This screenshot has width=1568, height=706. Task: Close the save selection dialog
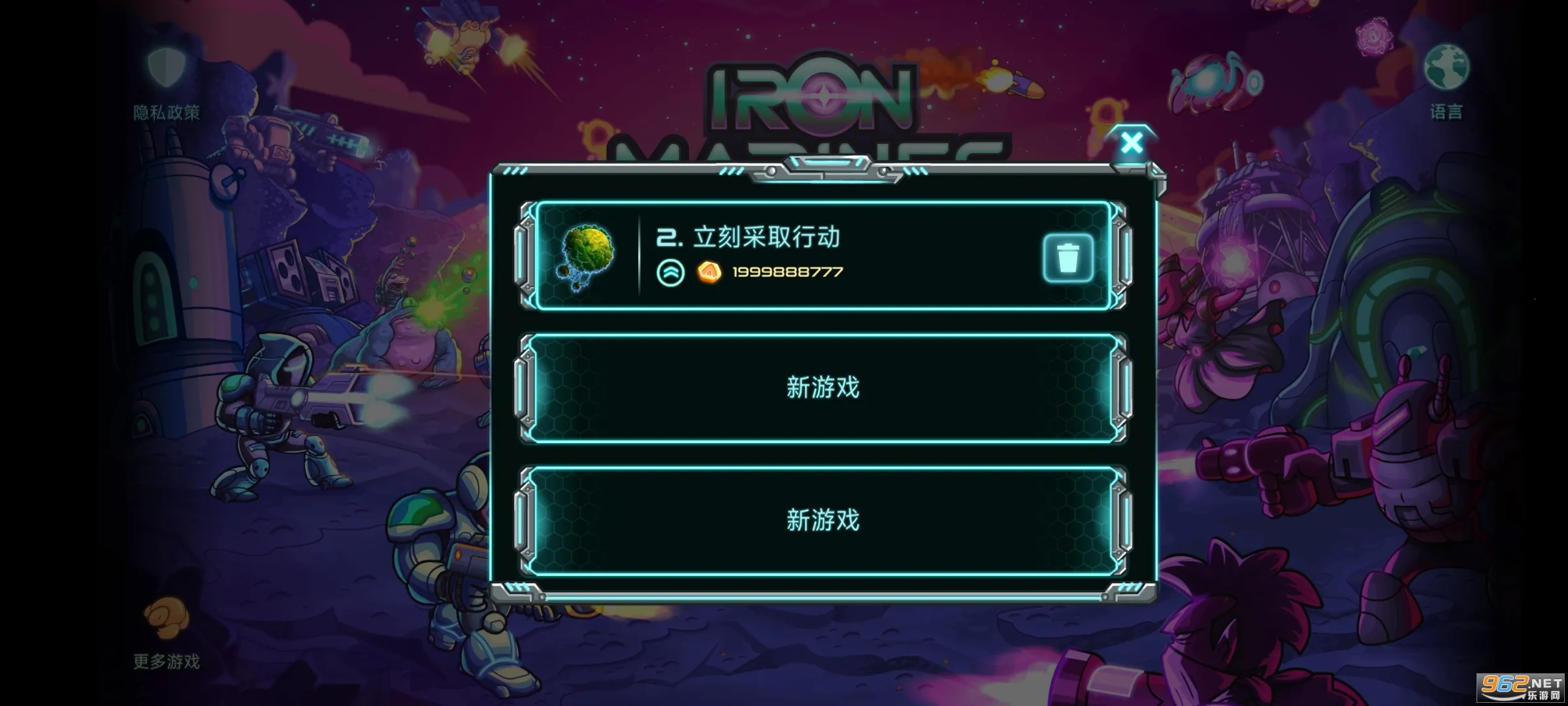point(1132,143)
